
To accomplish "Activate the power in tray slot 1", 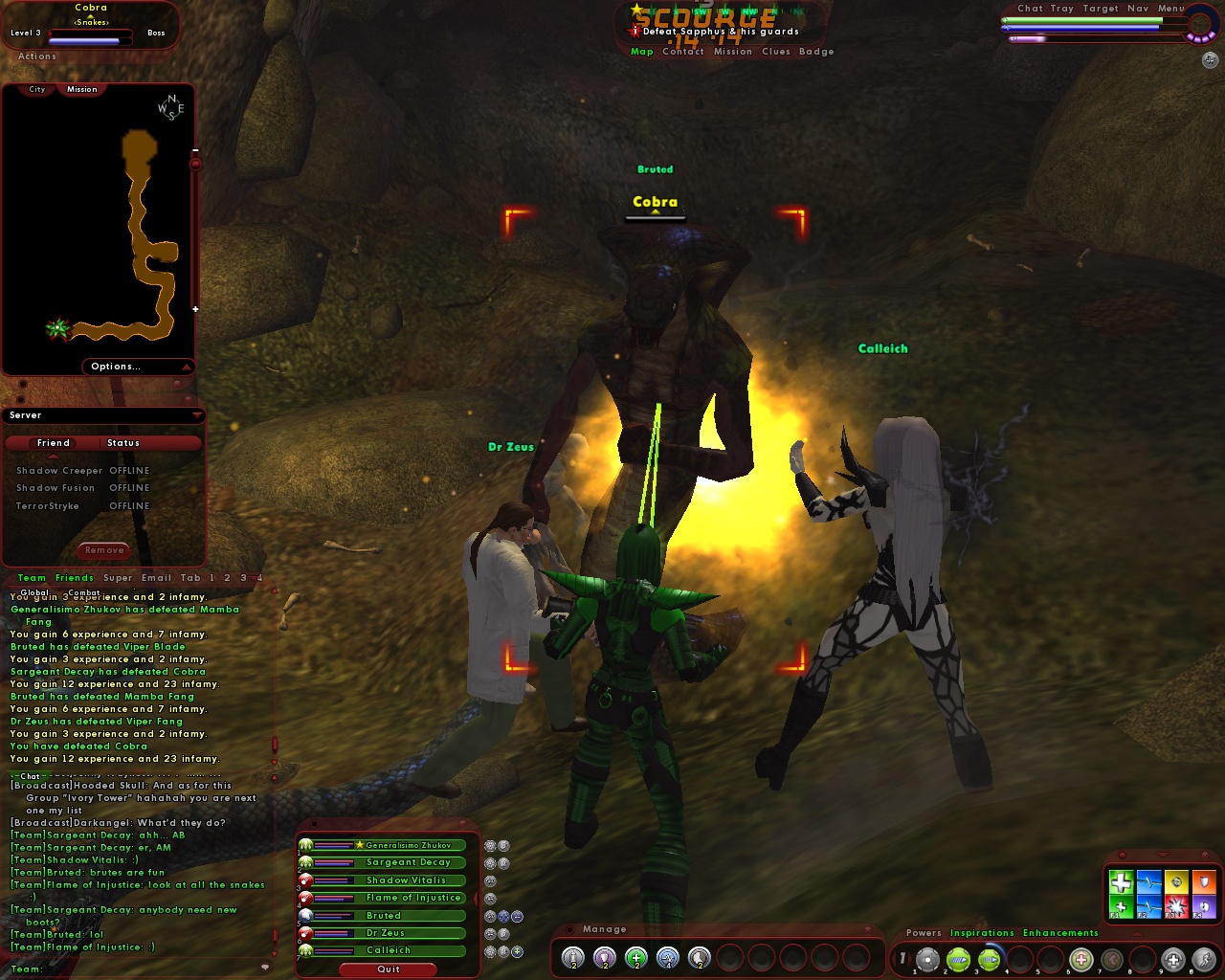I will (927, 957).
